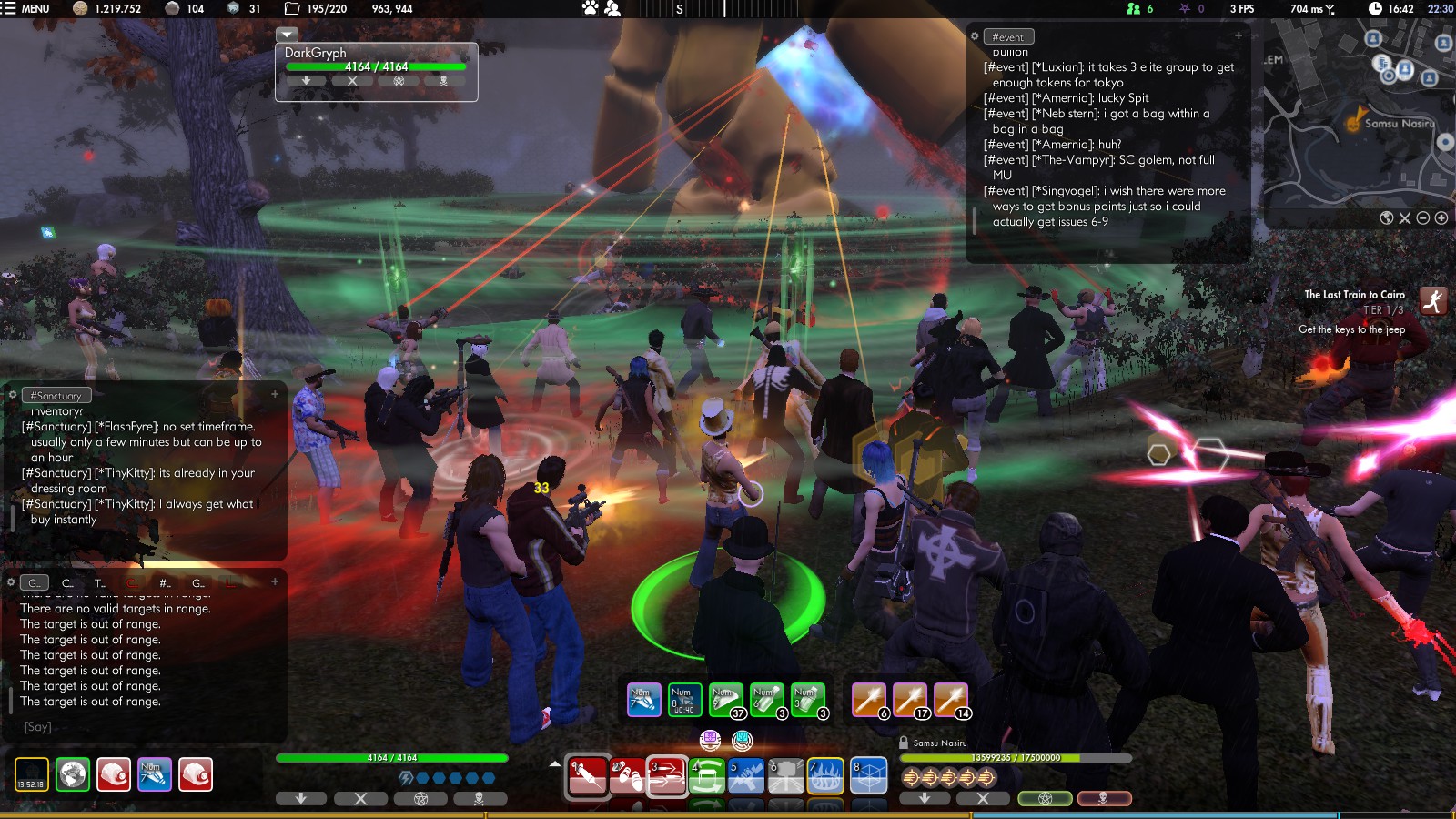Zoom in the minimap with plus button
Image resolution: width=1456 pixels, height=819 pixels.
(1441, 218)
